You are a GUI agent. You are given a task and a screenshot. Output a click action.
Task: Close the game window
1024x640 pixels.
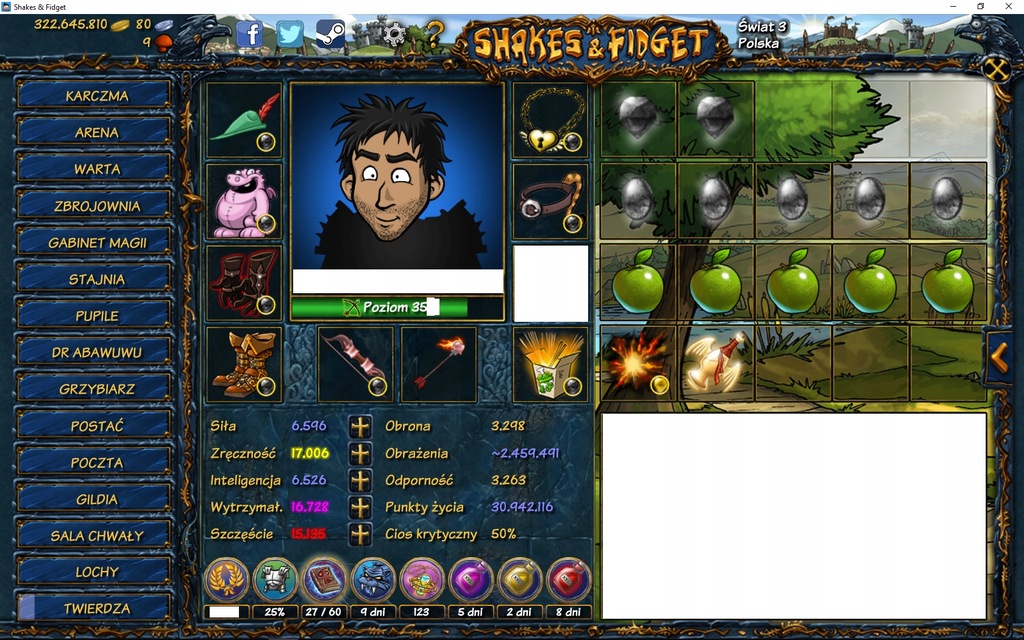tap(1009, 7)
